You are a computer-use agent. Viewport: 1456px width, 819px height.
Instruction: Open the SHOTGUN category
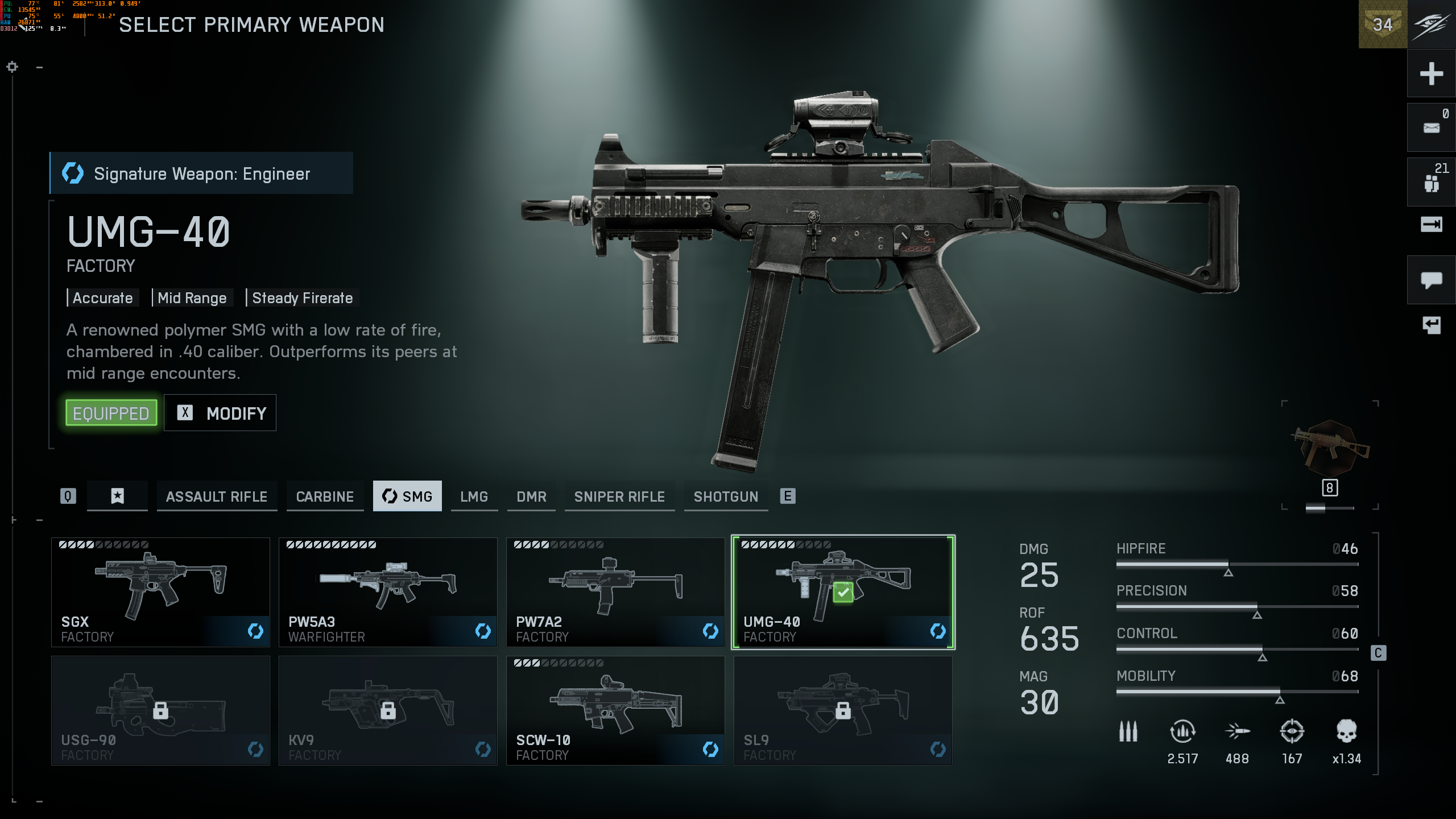pyautogui.click(x=726, y=497)
